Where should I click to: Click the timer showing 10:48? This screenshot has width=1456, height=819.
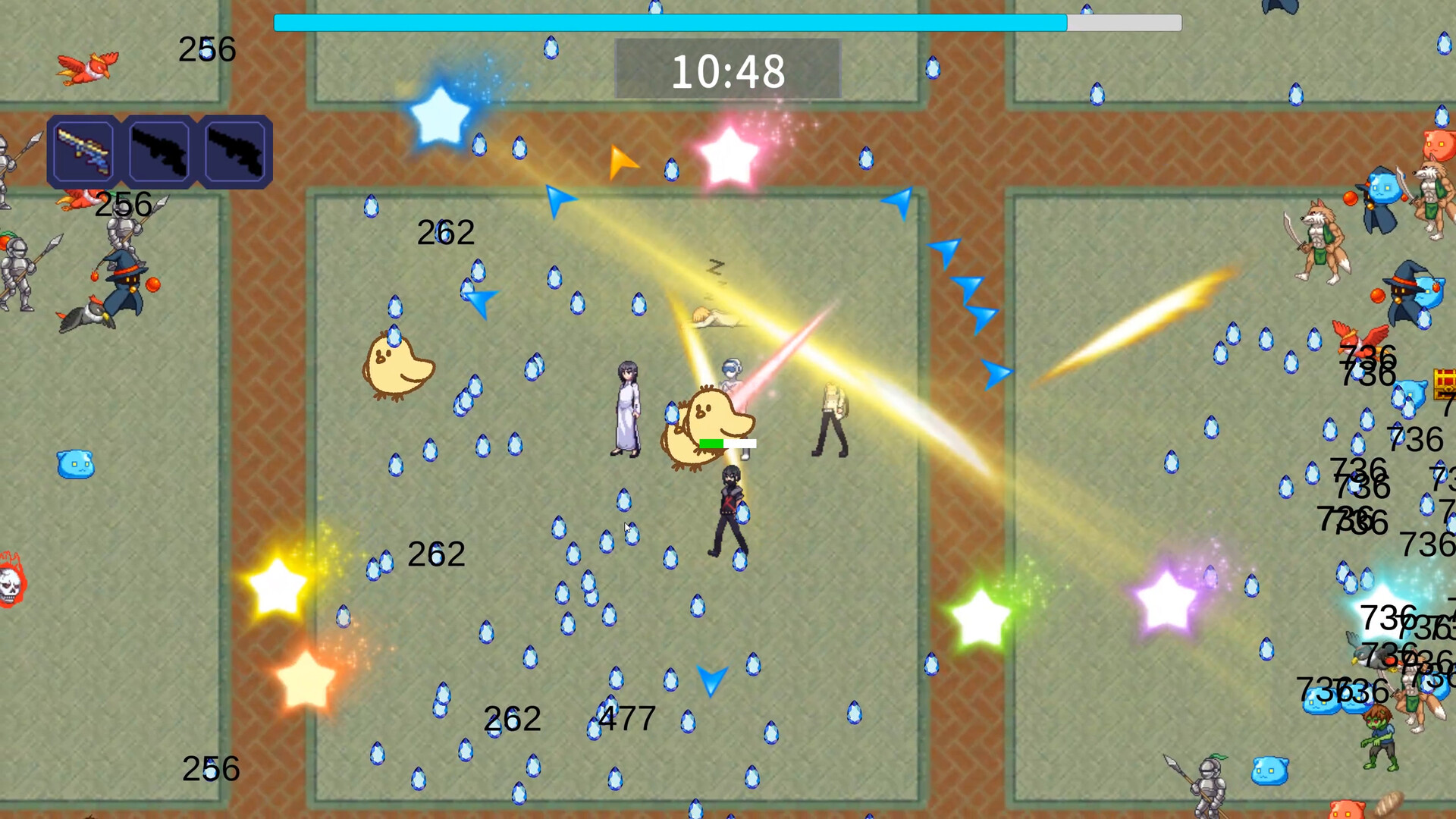[x=729, y=72]
